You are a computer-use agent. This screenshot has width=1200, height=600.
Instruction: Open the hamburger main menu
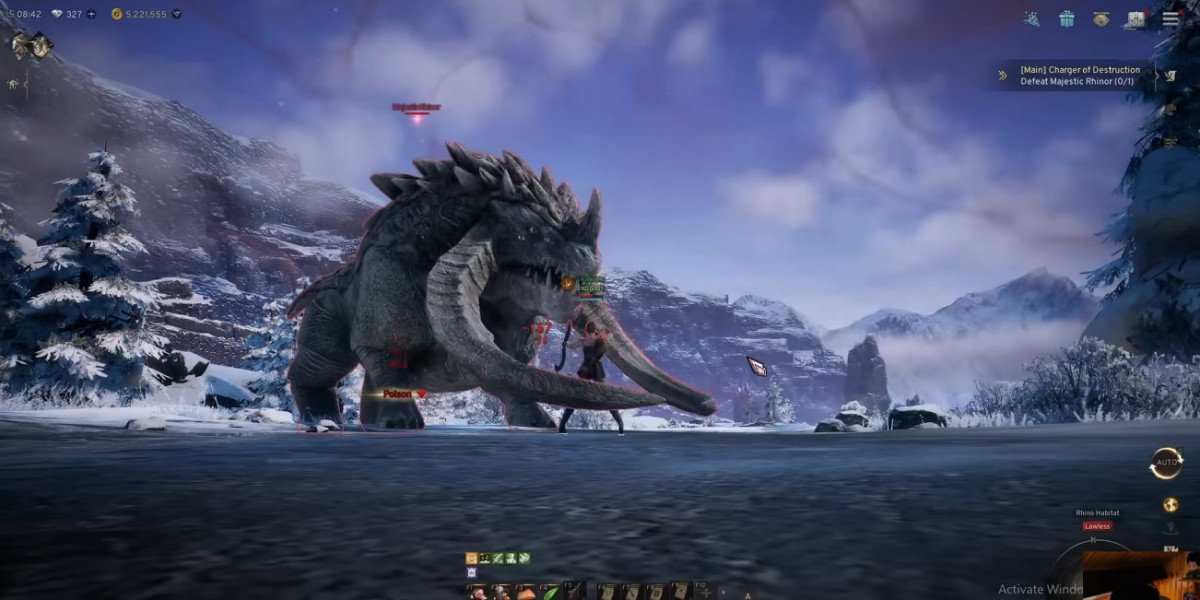click(x=1170, y=19)
